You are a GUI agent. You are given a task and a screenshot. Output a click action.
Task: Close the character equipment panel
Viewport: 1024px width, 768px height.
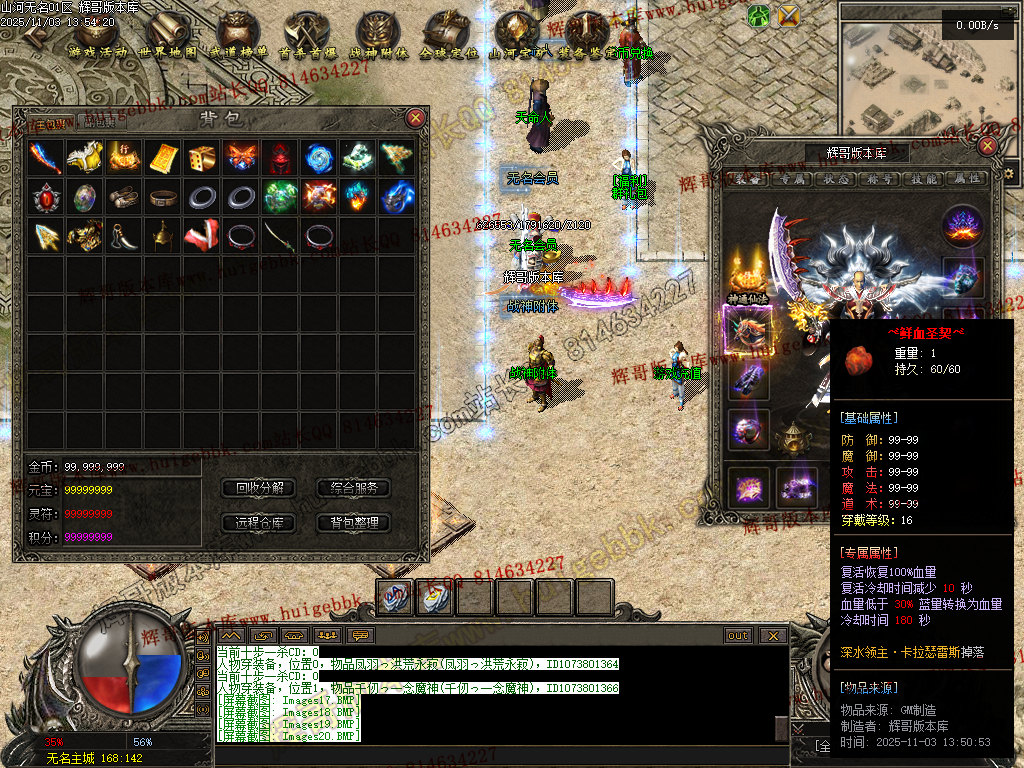988,146
